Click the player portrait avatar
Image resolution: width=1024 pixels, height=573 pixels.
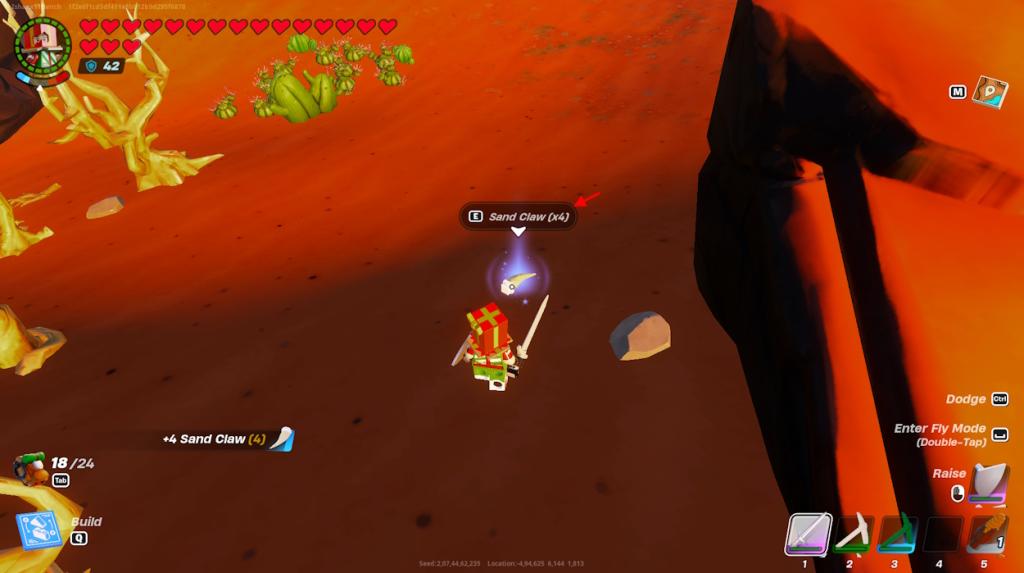42,46
